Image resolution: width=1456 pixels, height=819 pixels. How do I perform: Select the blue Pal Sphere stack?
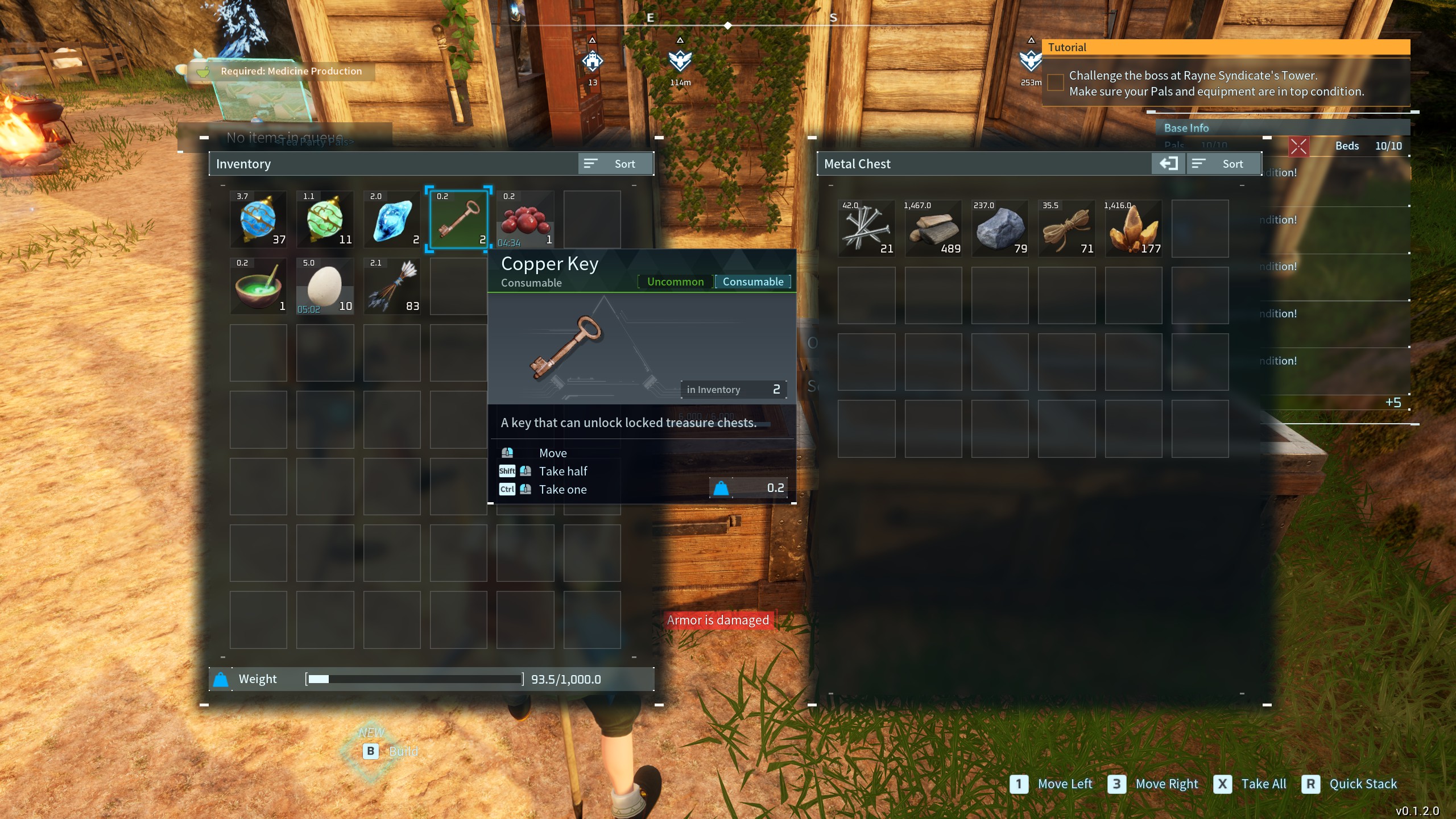258,220
